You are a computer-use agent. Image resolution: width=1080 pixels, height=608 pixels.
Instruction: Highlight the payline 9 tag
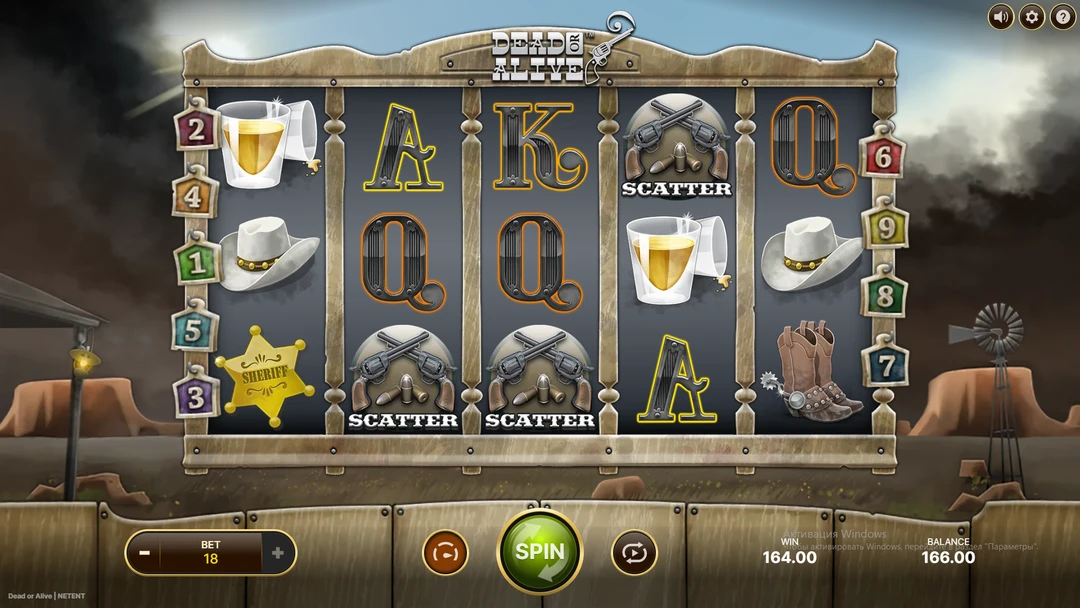[x=886, y=228]
